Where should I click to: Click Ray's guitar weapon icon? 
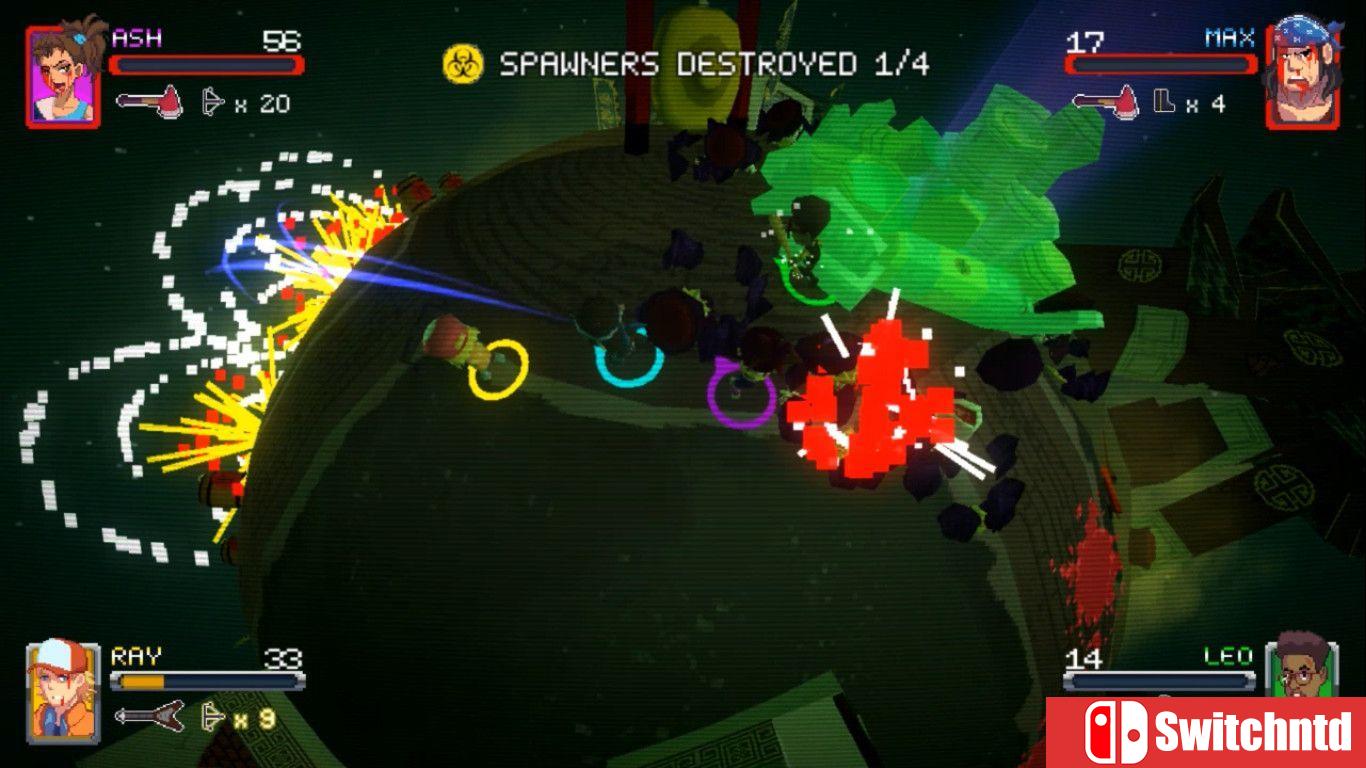tap(149, 716)
